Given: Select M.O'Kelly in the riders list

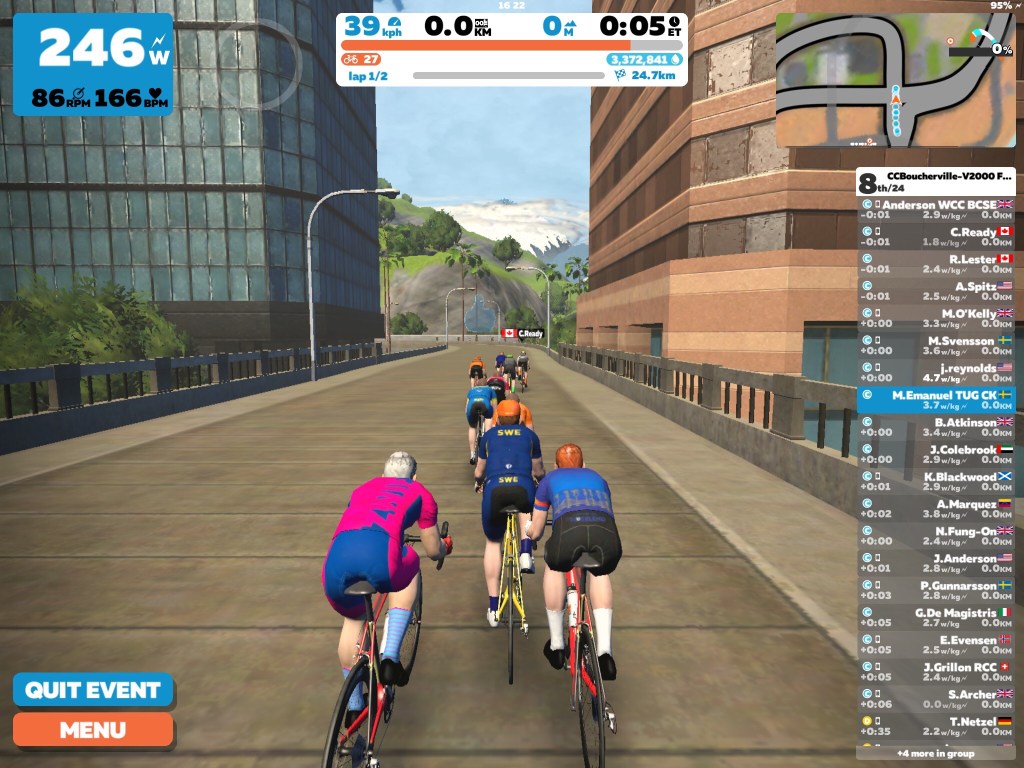Looking at the screenshot, I should 936,318.
